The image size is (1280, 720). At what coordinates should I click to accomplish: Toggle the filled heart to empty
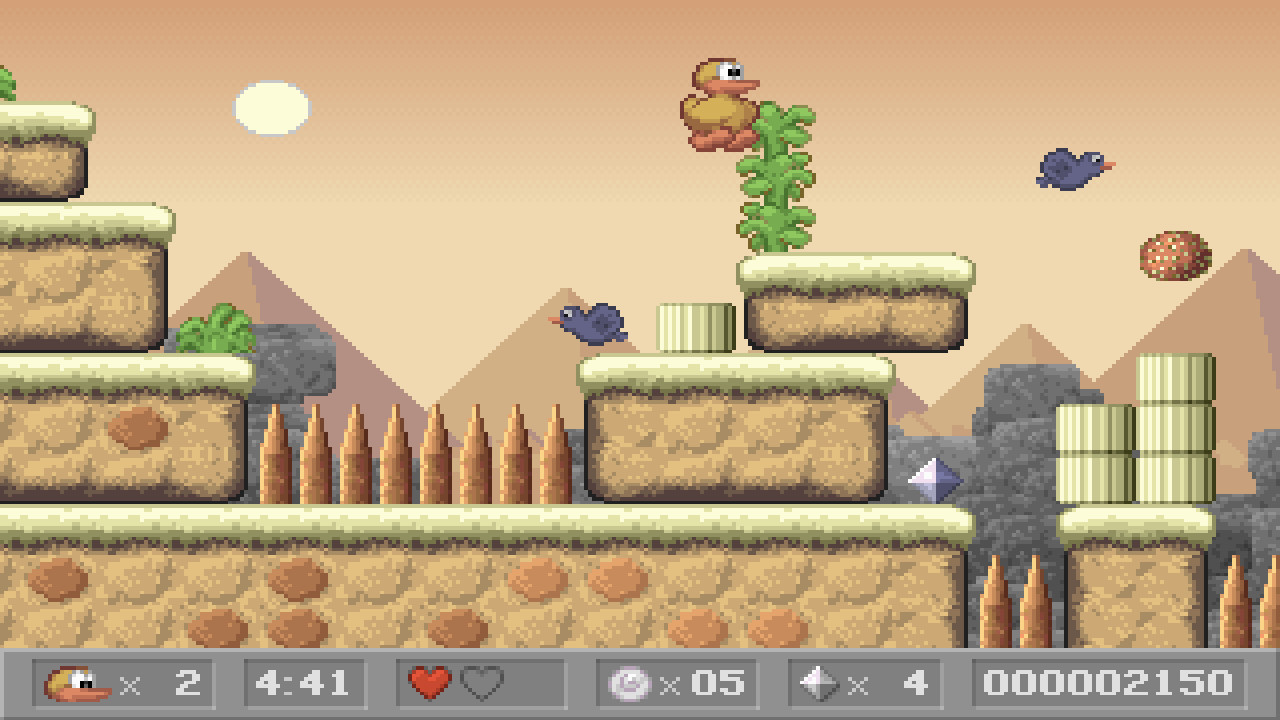[x=428, y=682]
